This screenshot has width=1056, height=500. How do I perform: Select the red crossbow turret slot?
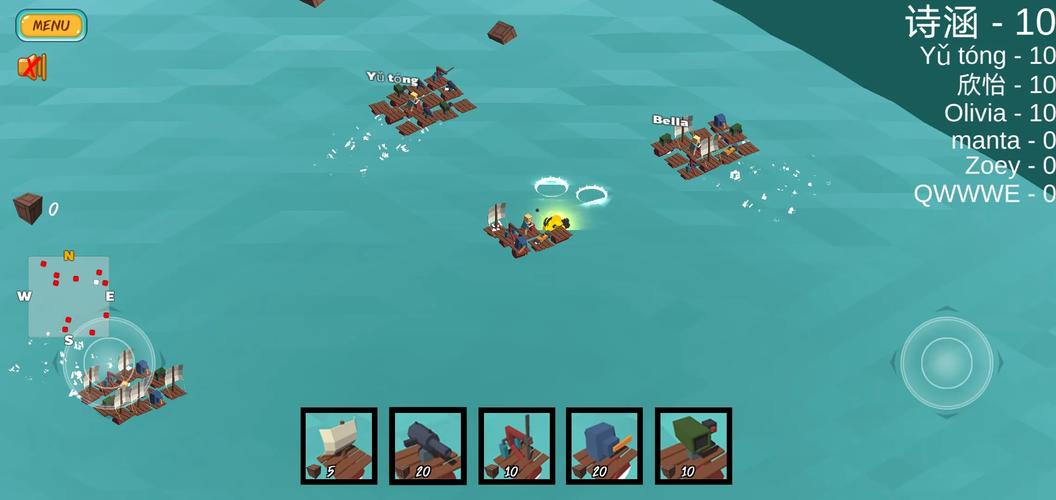[516, 445]
